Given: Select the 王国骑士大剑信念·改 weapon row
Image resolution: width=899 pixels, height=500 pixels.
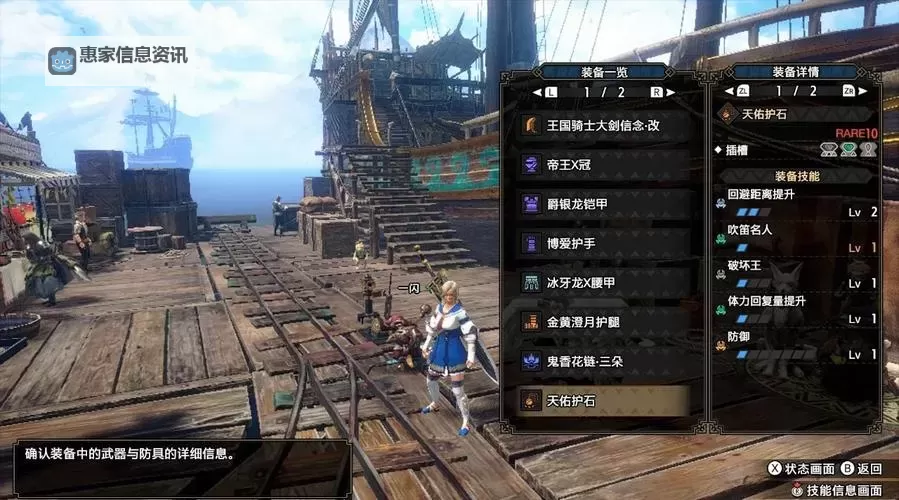Looking at the screenshot, I should [x=603, y=126].
